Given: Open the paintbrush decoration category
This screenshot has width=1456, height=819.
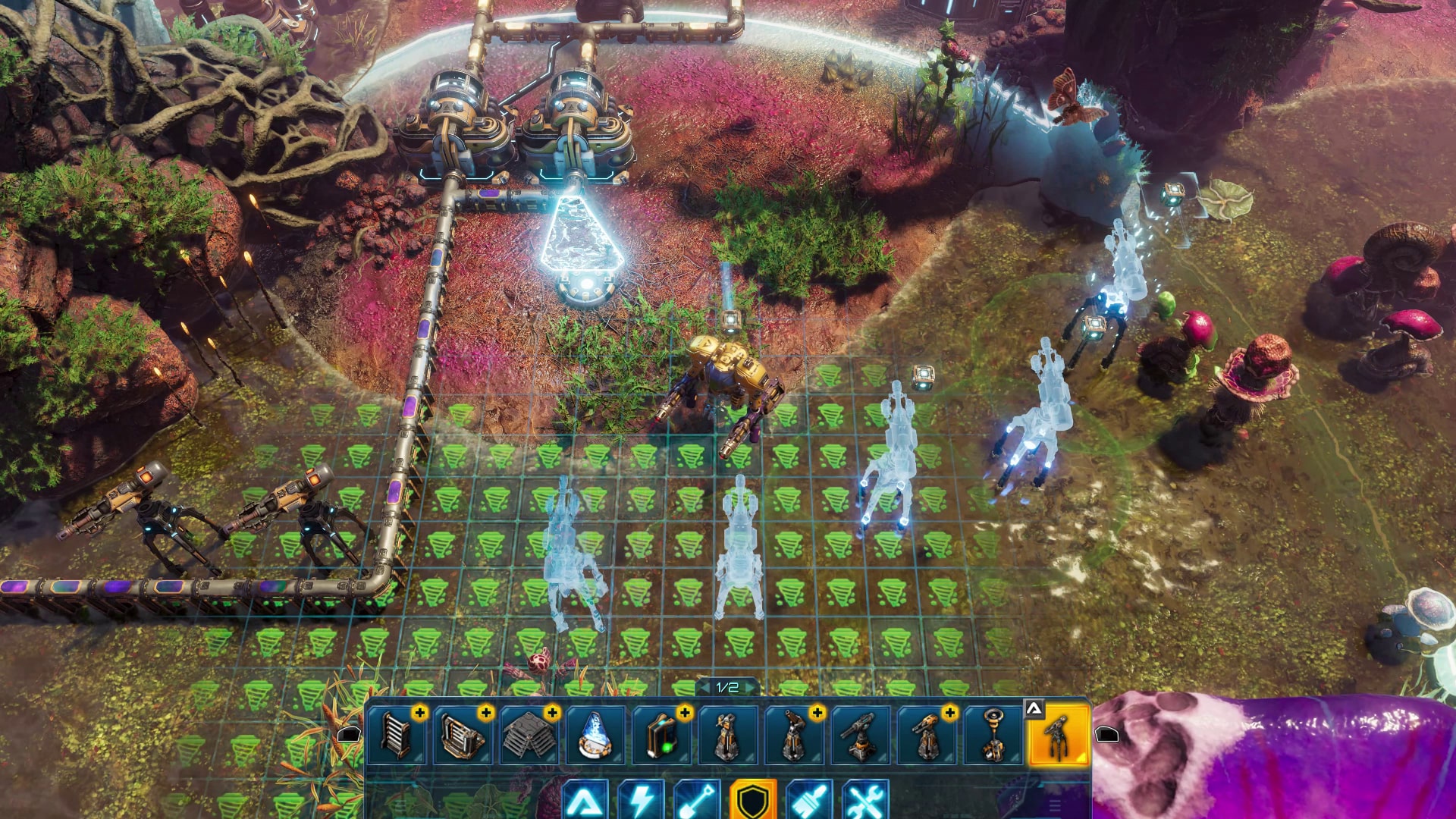Looking at the screenshot, I should pos(809,801).
